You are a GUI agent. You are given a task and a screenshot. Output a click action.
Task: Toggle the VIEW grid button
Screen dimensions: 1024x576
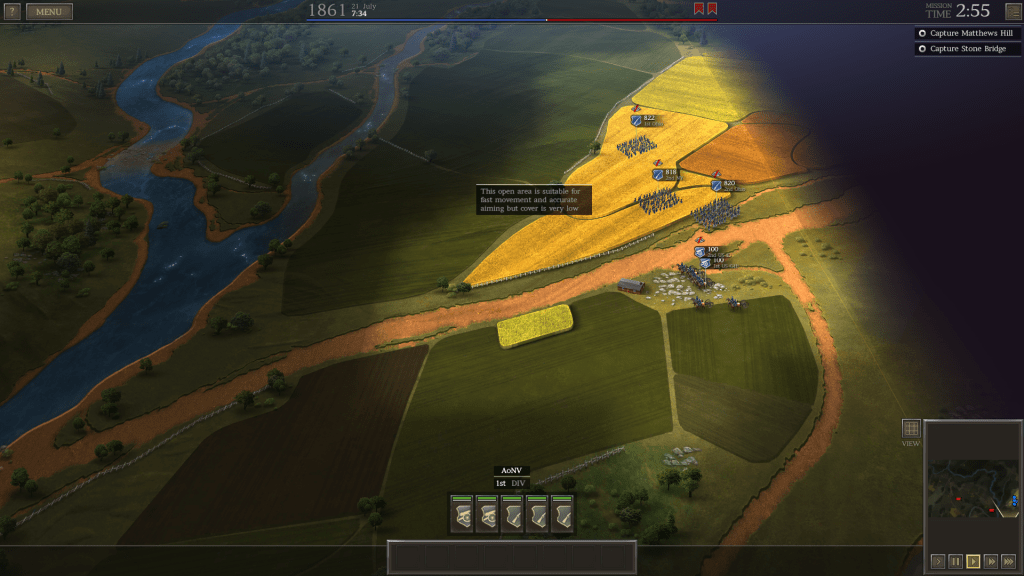[x=911, y=428]
